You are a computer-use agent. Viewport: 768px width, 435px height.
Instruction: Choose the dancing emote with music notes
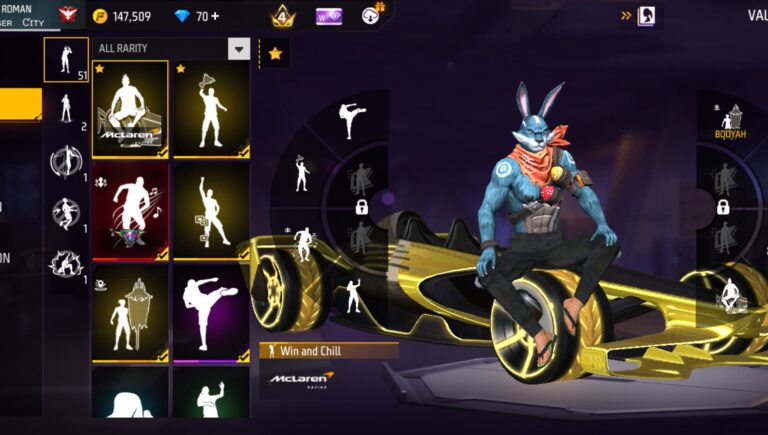(x=210, y=211)
